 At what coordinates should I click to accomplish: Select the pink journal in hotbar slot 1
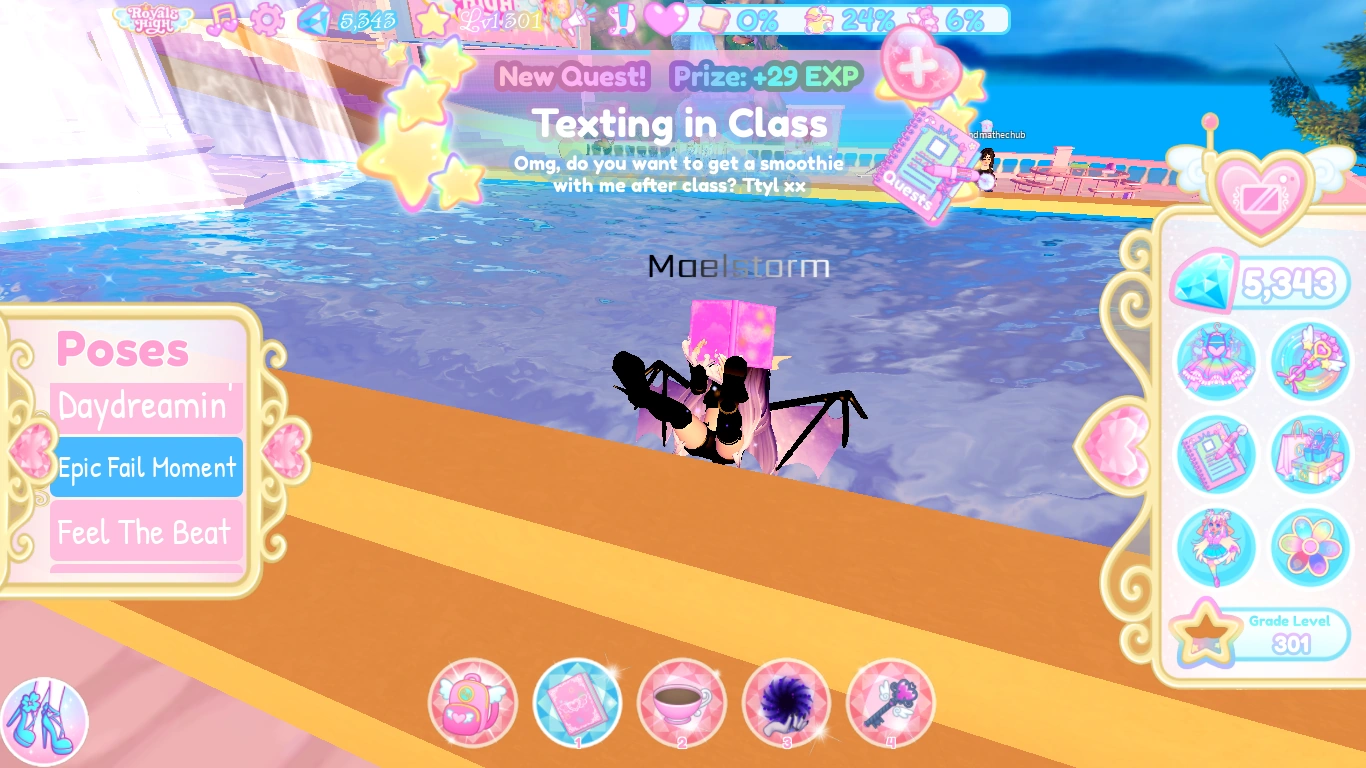point(578,704)
